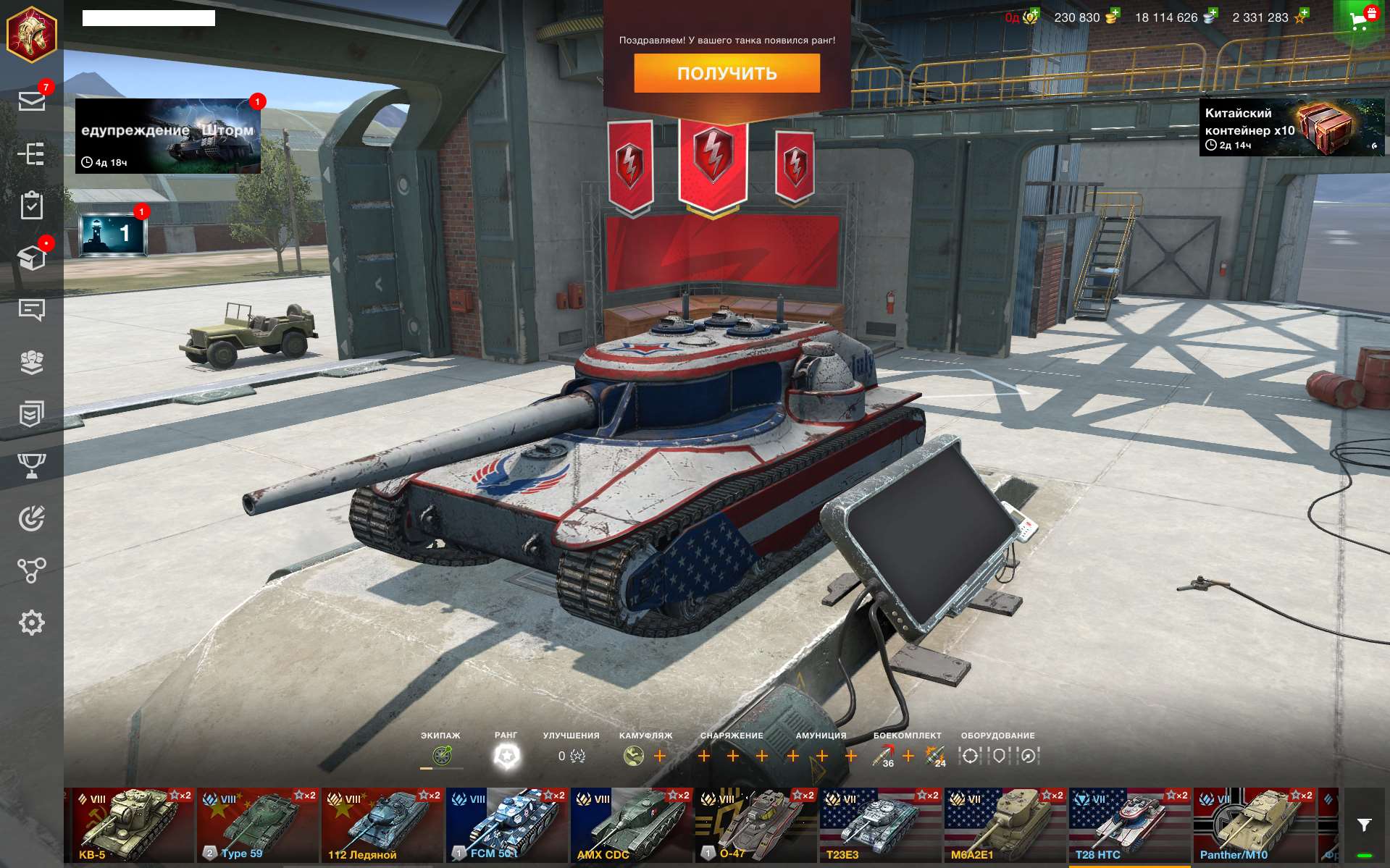Open the platoon icon in the sidebar
This screenshot has height=868, width=1390.
(32, 362)
